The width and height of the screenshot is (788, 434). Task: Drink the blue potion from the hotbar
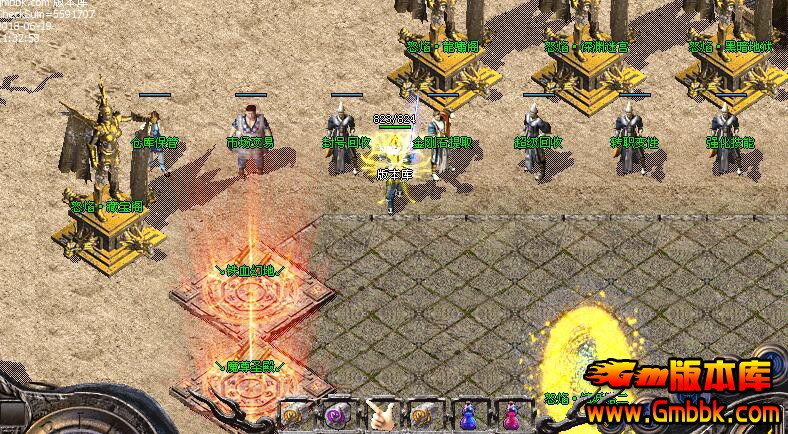pyautogui.click(x=465, y=413)
